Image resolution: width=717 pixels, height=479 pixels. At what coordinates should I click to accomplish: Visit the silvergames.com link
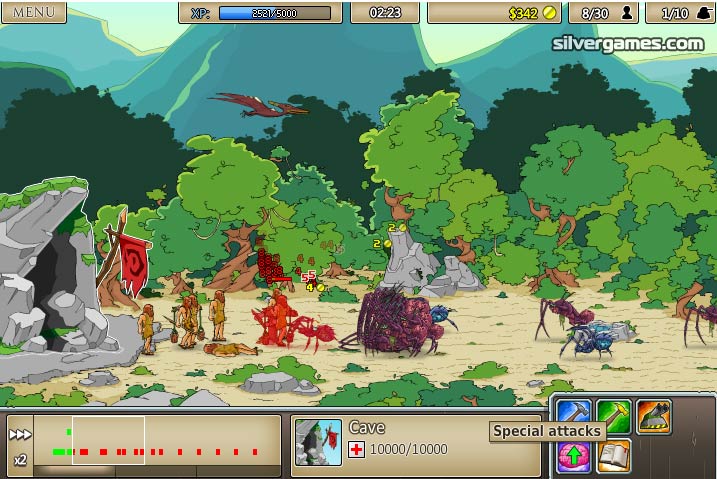(x=627, y=43)
